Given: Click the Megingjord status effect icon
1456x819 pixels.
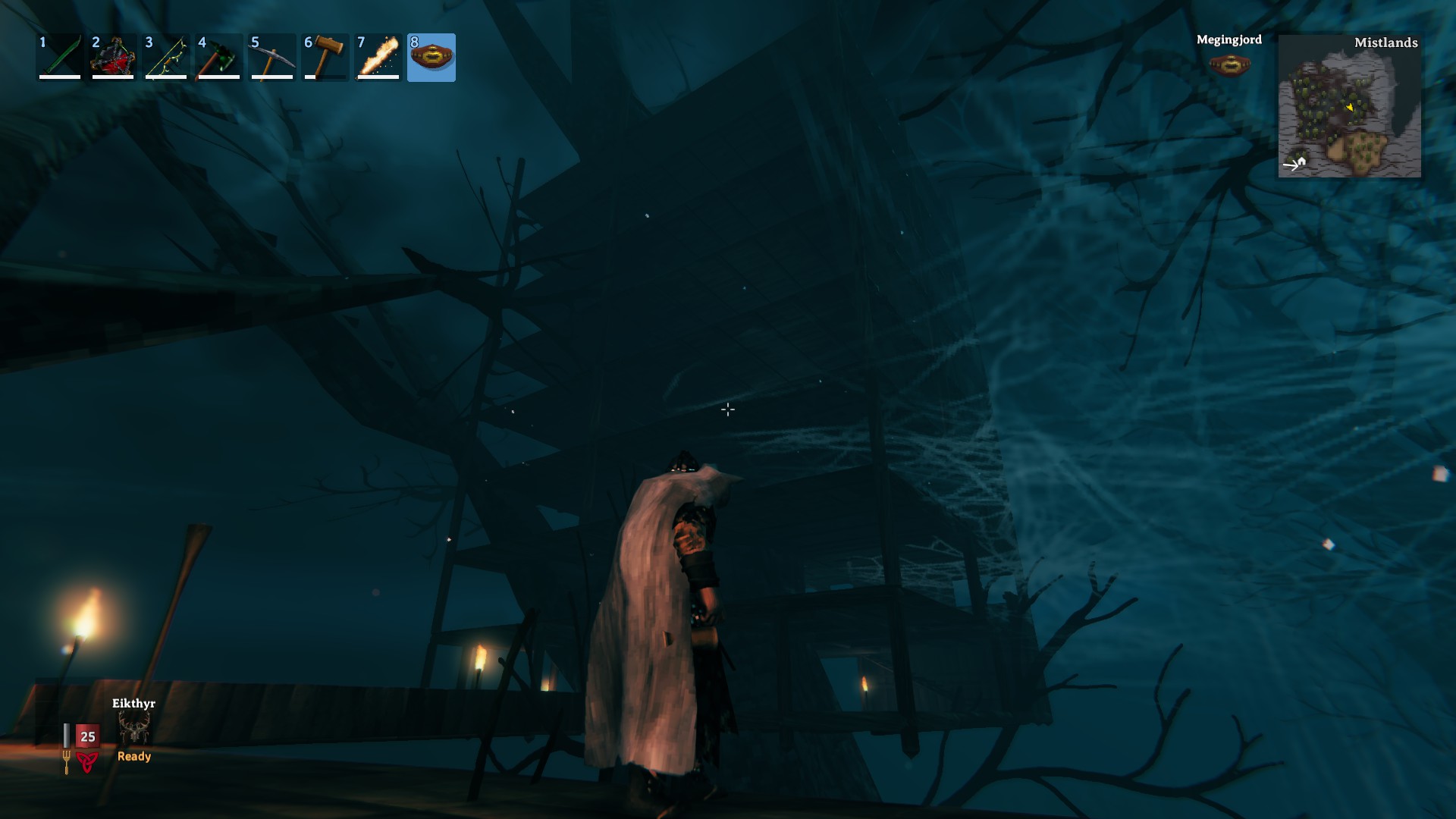Looking at the screenshot, I should pos(1229,64).
